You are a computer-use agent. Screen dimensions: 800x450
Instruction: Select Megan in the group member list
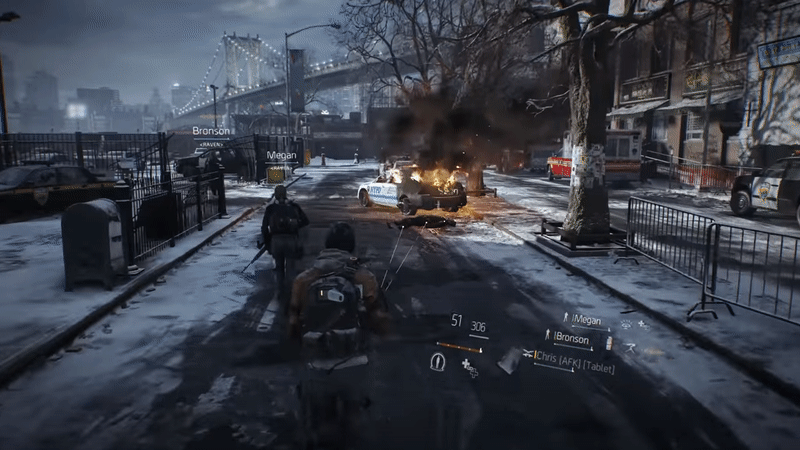pos(587,320)
